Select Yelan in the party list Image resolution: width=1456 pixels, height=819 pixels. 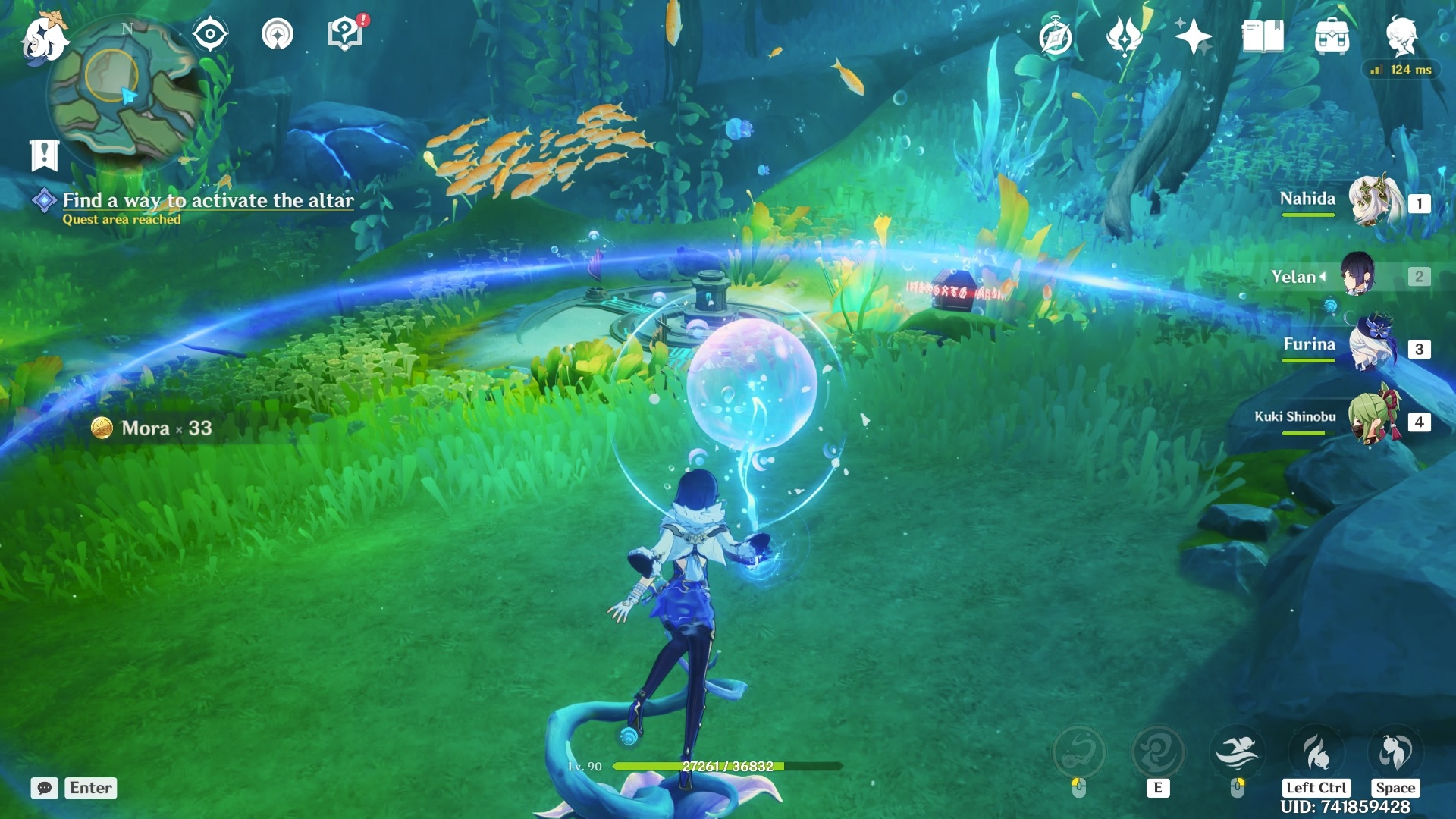[x=1357, y=275]
